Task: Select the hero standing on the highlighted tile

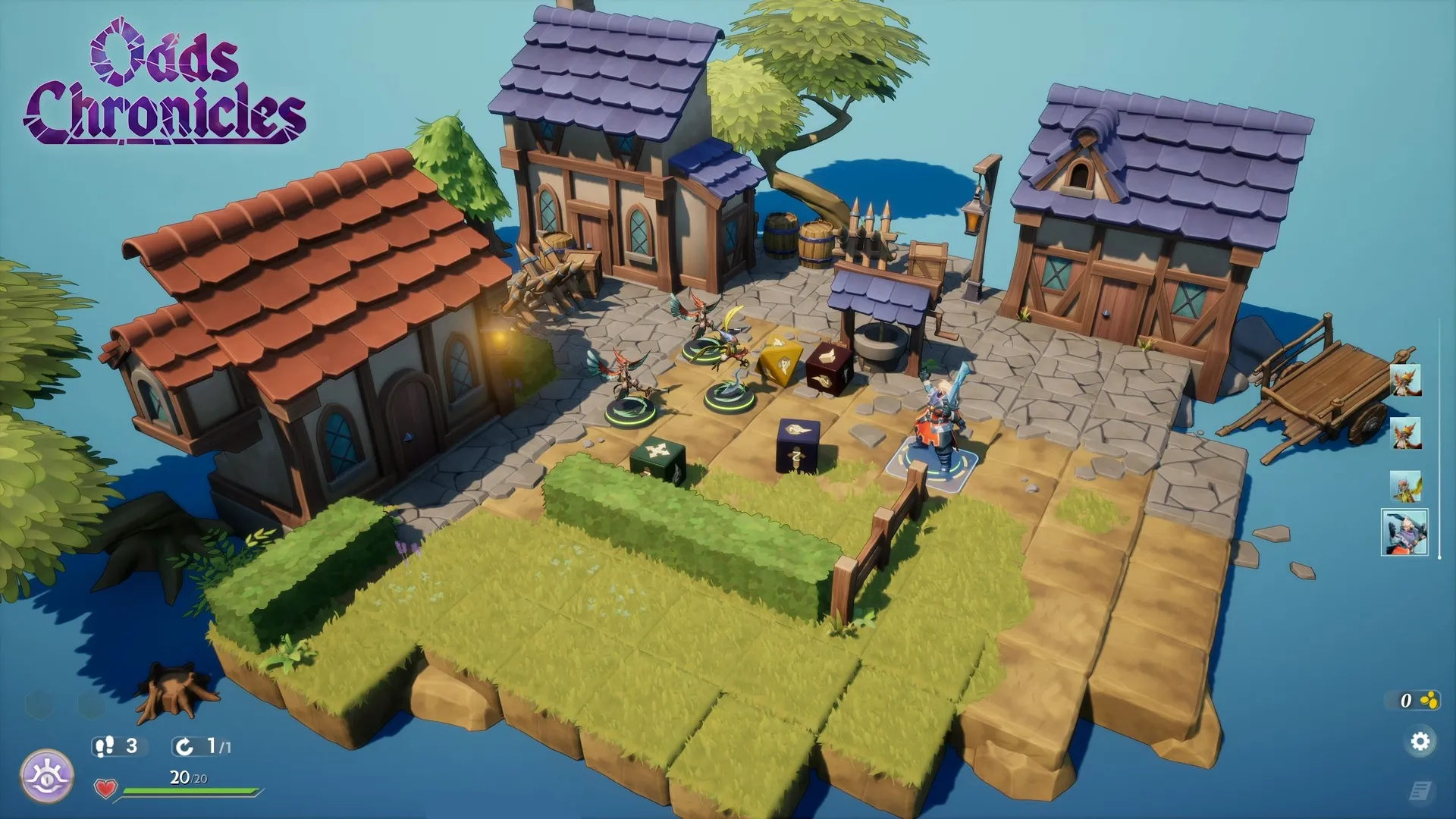Action: coord(934,425)
